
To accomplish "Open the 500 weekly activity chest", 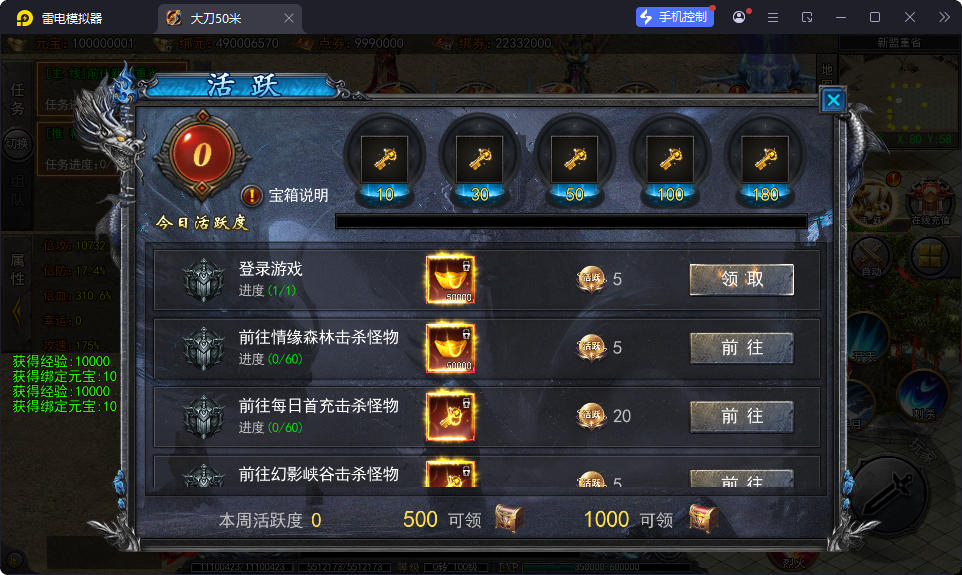I will click(x=510, y=519).
